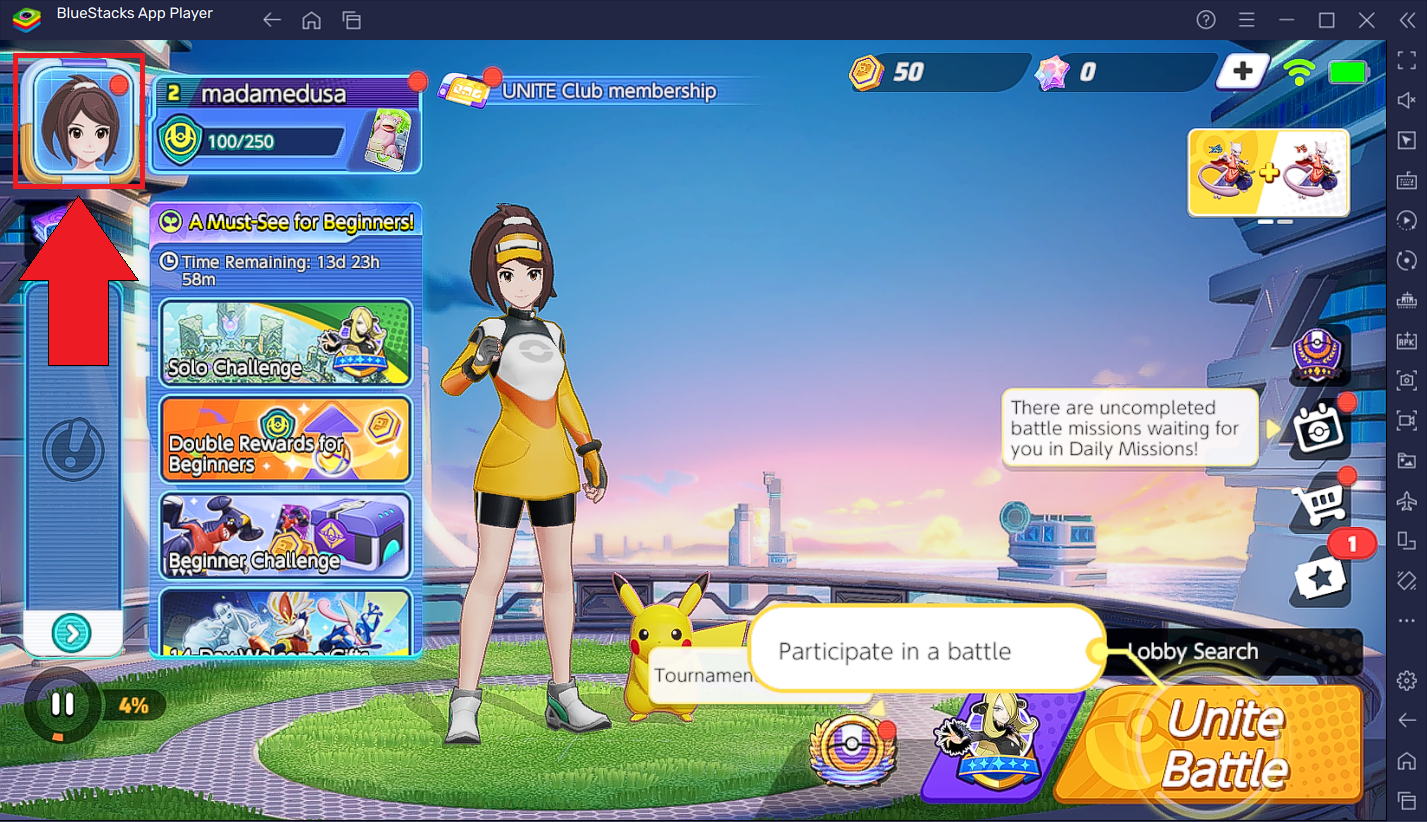
Task: Open the Battle Pass emblem icon
Action: pyautogui.click(x=1317, y=355)
